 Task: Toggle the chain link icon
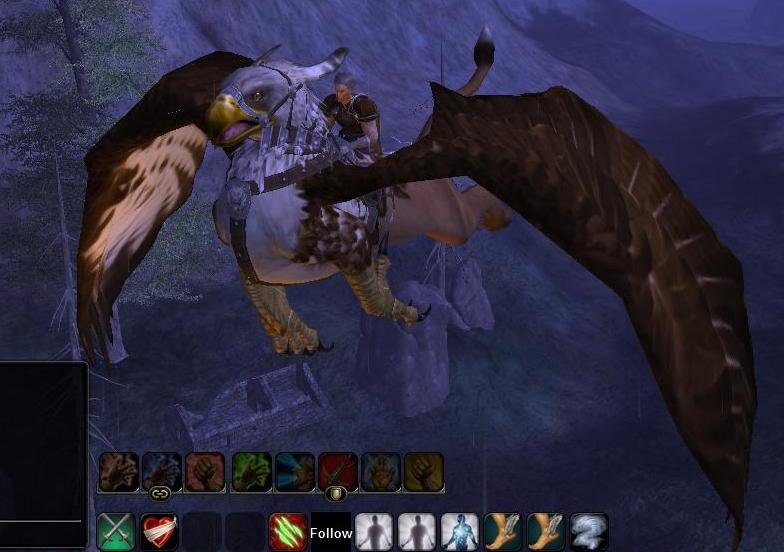click(x=158, y=493)
